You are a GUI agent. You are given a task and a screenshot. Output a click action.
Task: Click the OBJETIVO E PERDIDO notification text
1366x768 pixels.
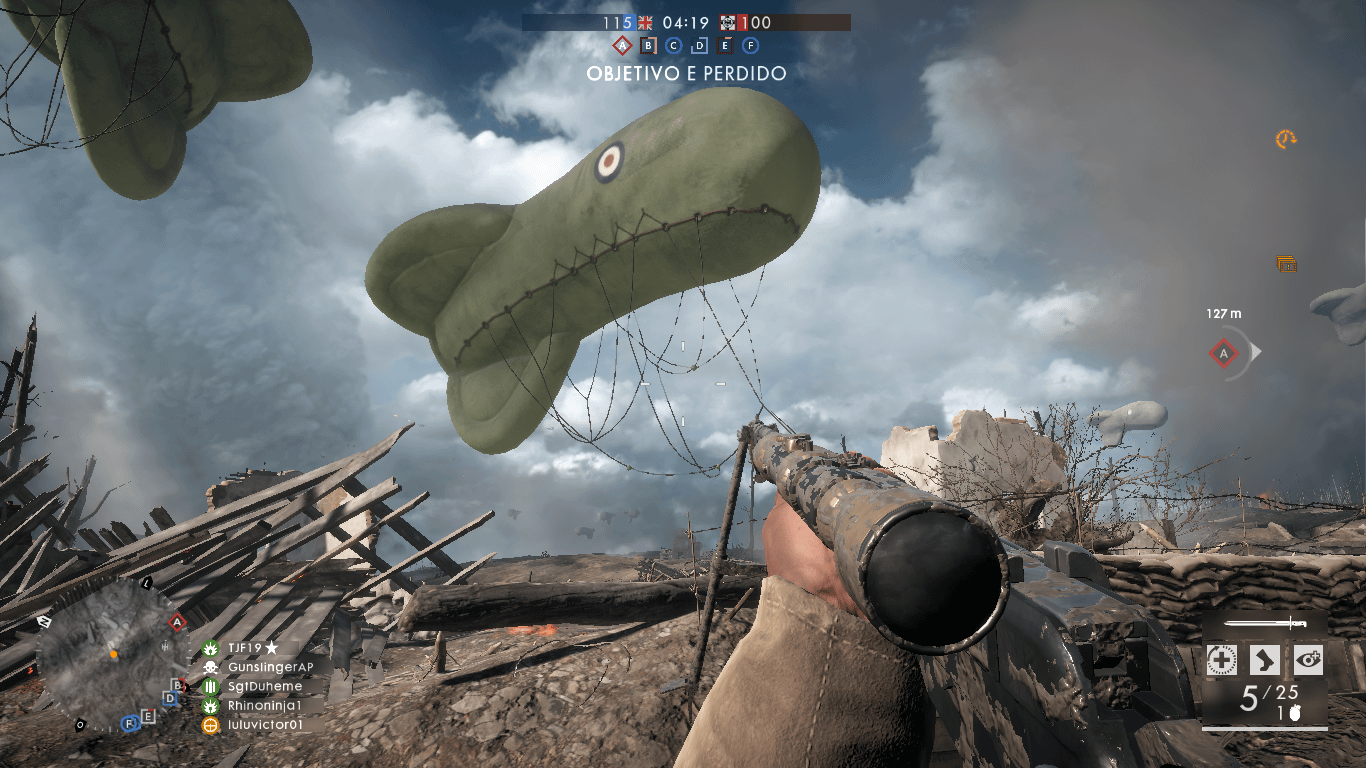[686, 74]
